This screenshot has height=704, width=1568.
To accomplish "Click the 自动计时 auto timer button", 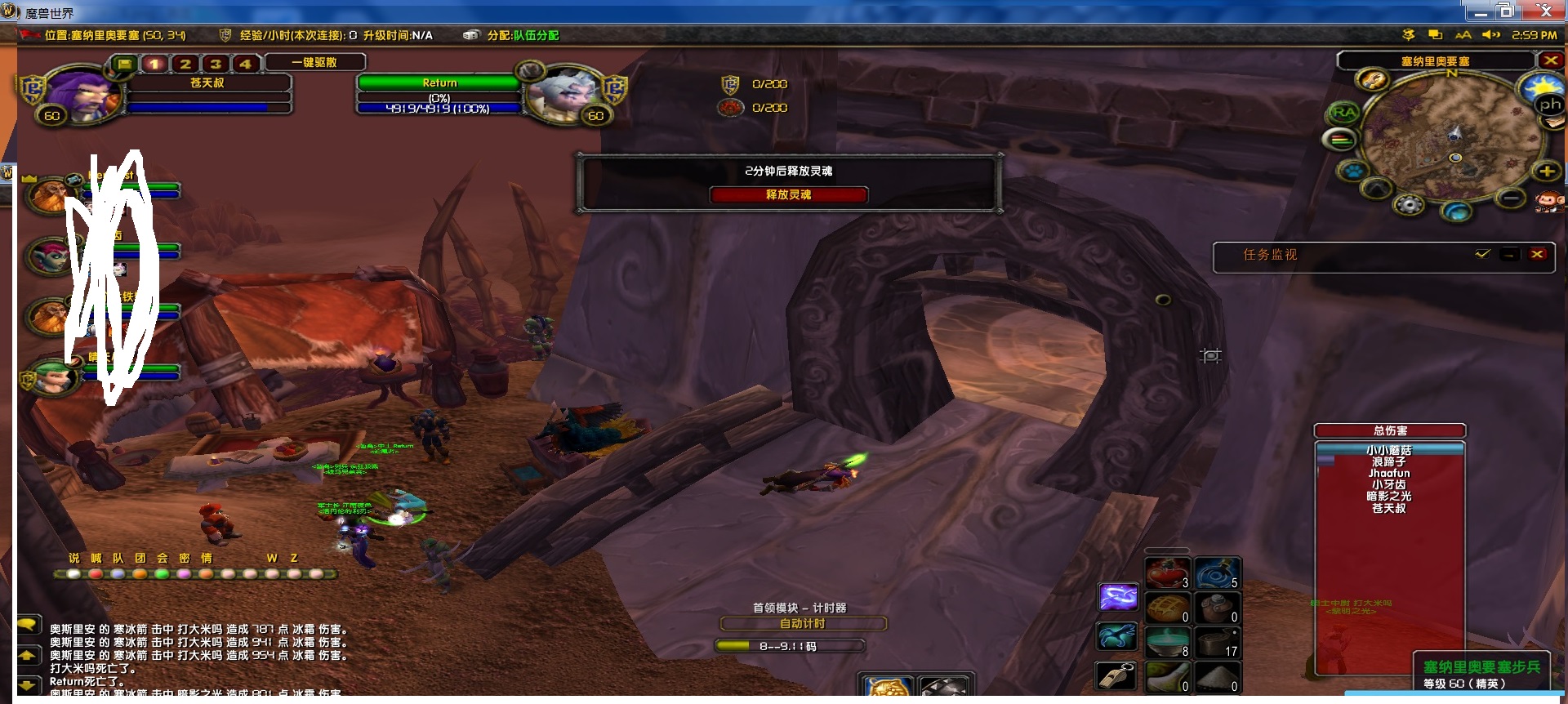I will (803, 624).
